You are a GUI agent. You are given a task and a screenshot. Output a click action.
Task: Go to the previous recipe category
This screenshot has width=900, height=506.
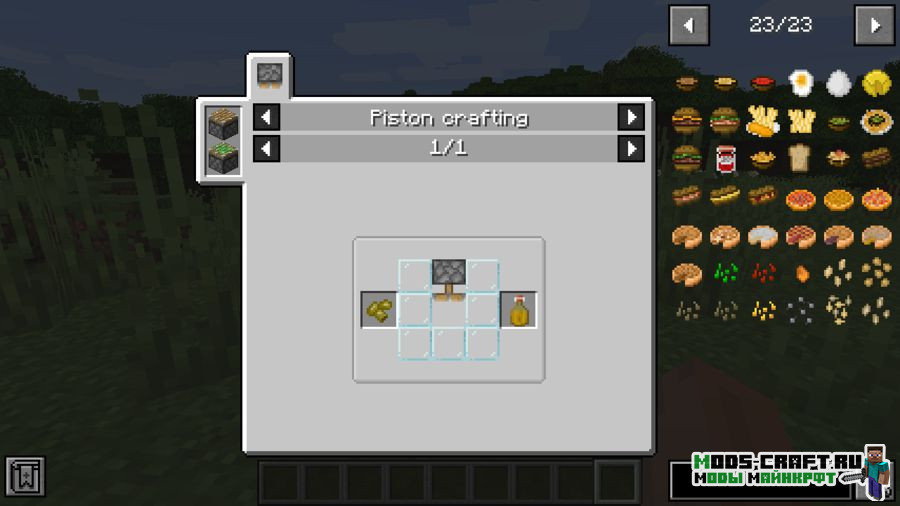click(266, 118)
